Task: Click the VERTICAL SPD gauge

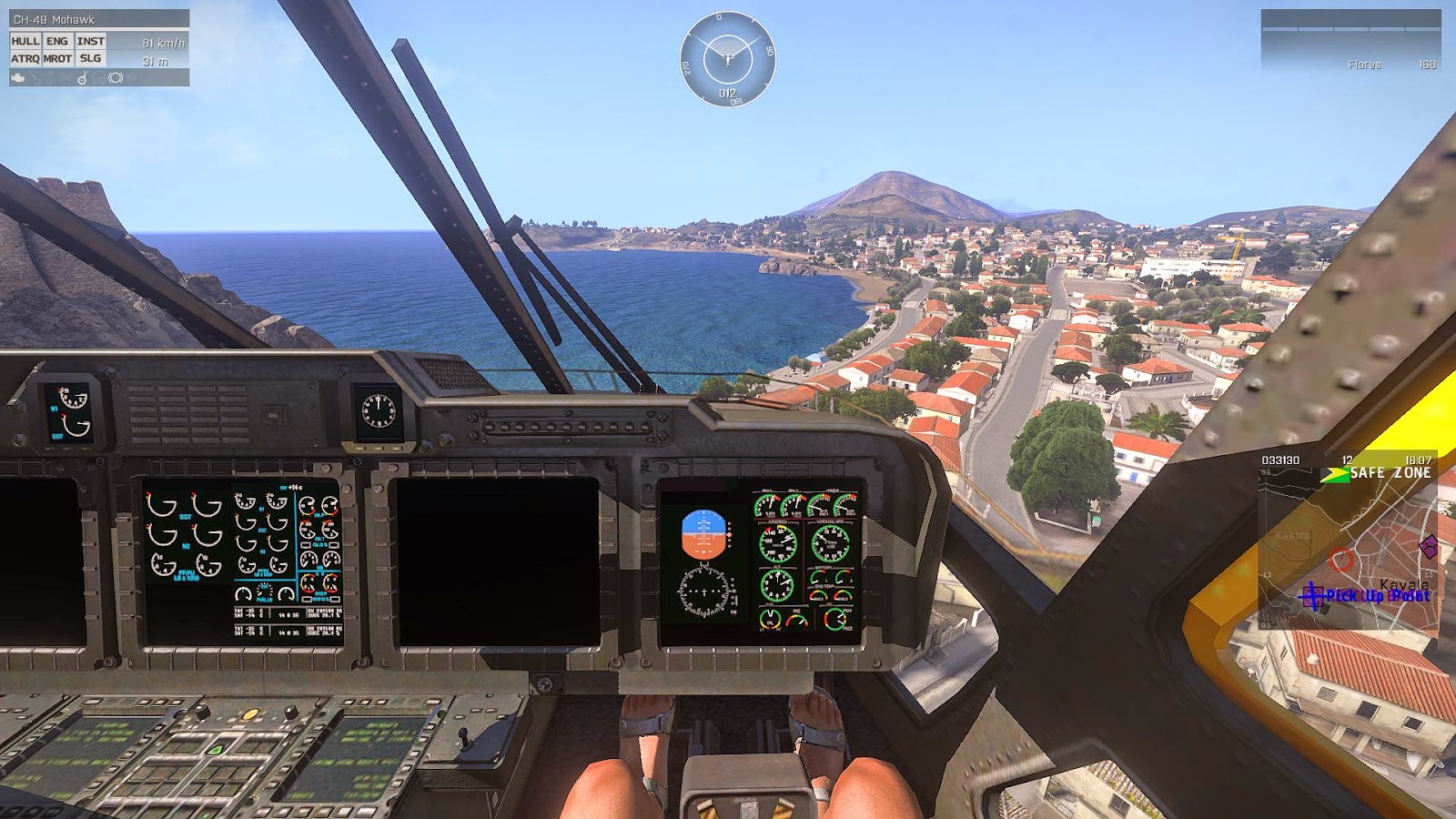Action: click(831, 543)
